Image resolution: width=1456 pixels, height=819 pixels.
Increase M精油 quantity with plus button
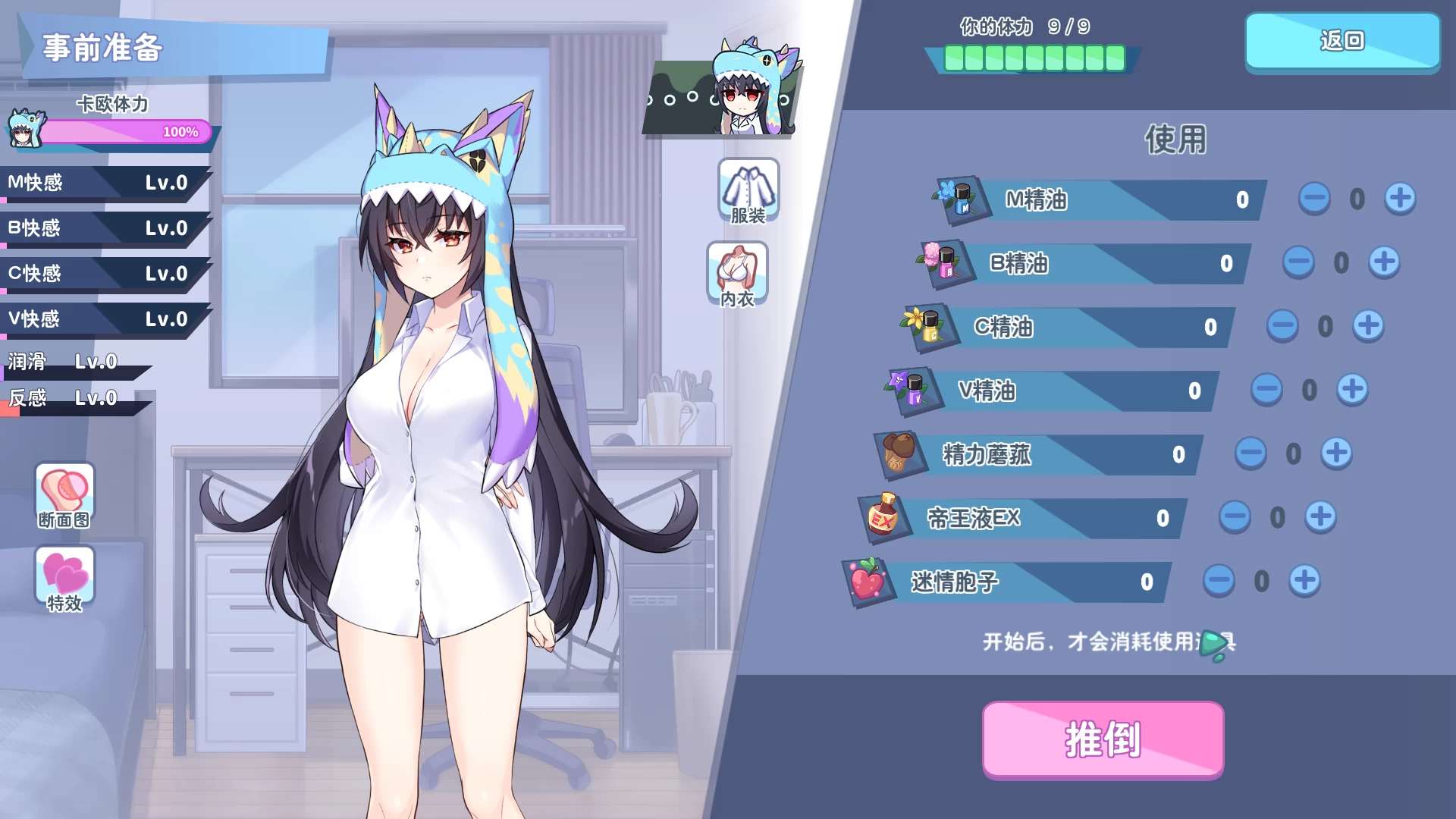1400,198
